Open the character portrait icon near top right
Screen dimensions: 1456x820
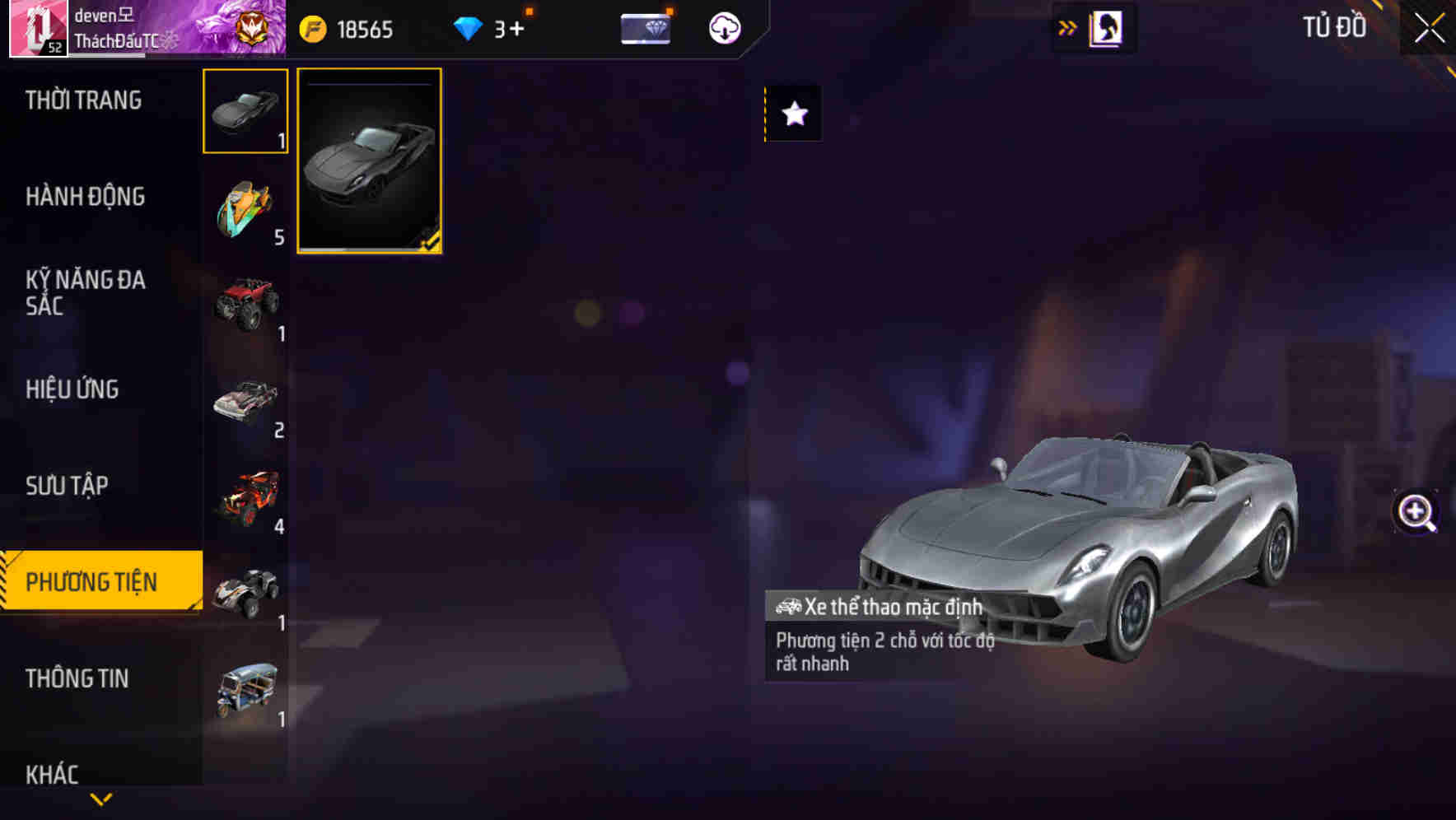1104,27
